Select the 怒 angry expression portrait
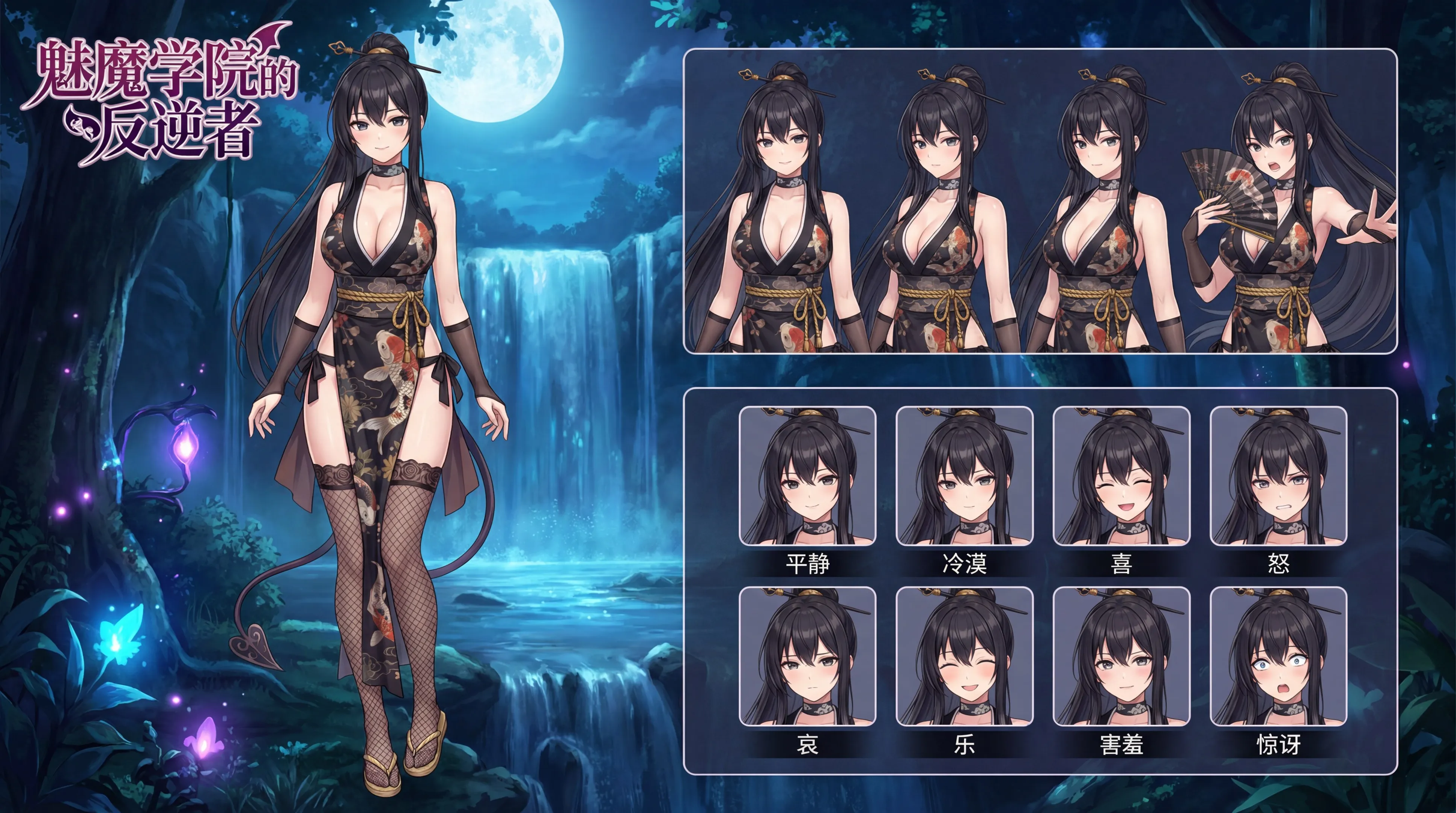The image size is (1456, 813). click(1278, 476)
